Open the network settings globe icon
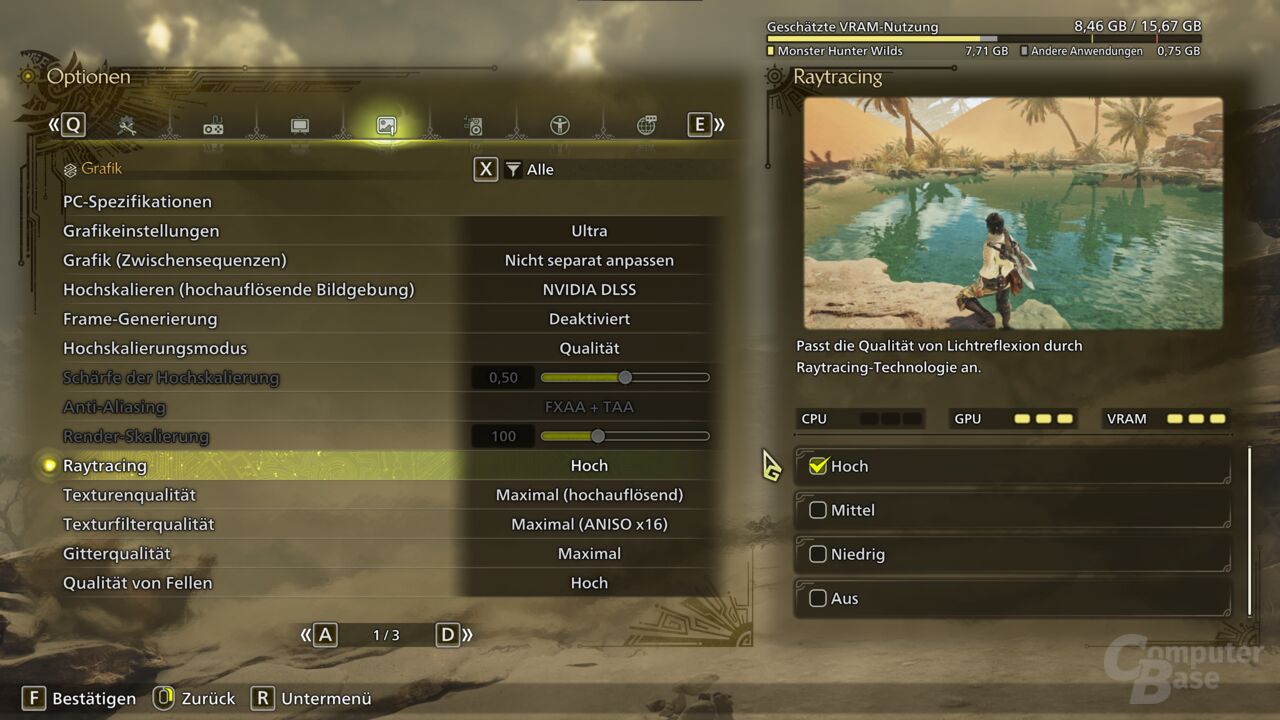This screenshot has height=720, width=1280. tap(646, 125)
